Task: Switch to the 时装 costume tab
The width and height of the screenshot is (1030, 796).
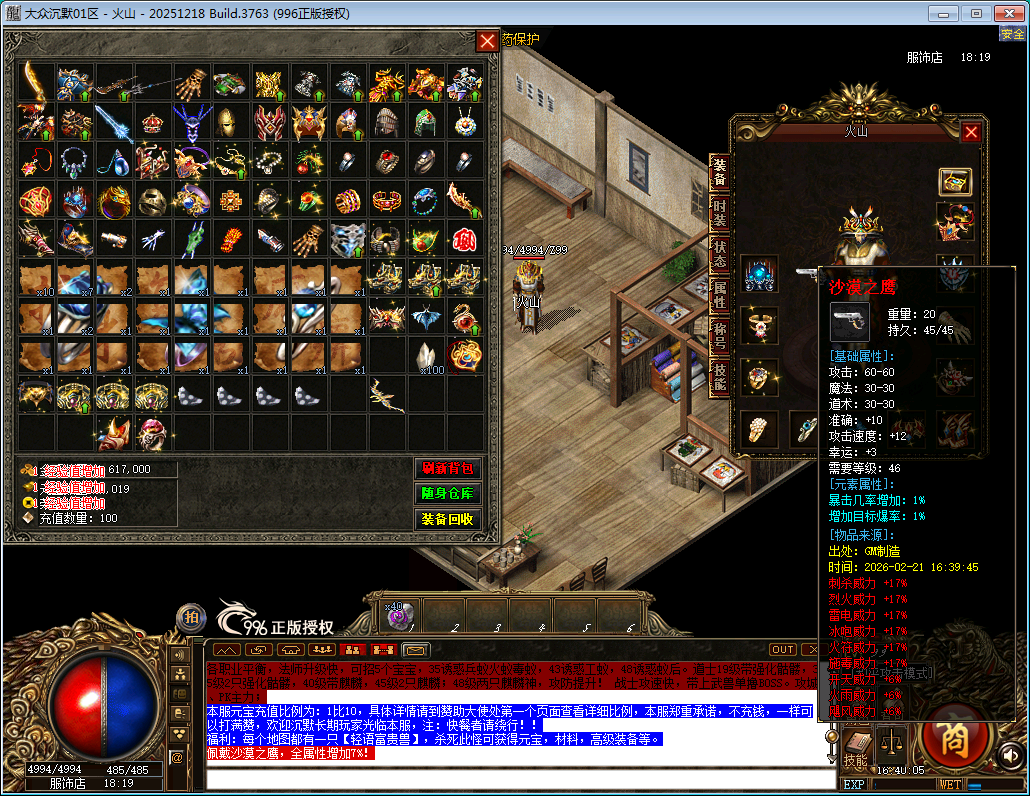Action: point(719,212)
